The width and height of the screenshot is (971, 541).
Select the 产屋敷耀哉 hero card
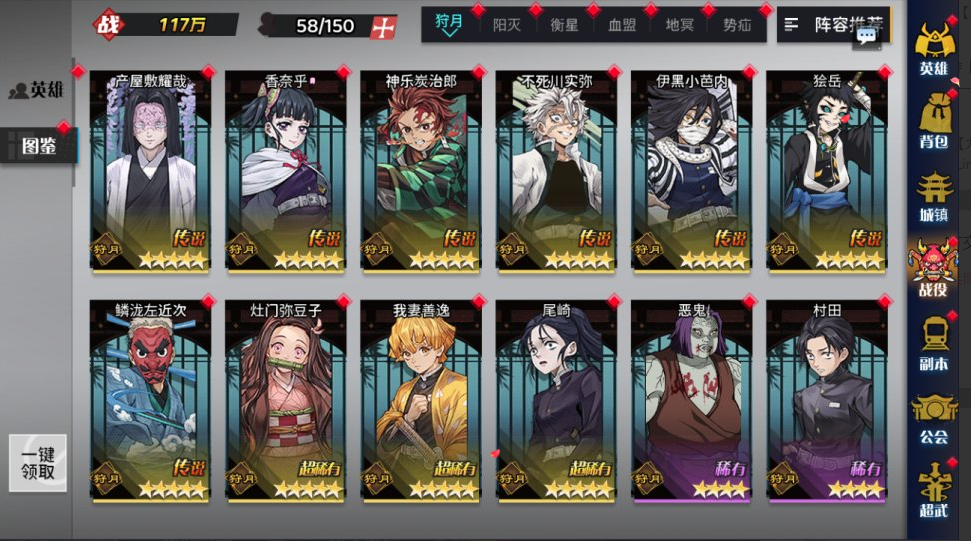point(150,170)
